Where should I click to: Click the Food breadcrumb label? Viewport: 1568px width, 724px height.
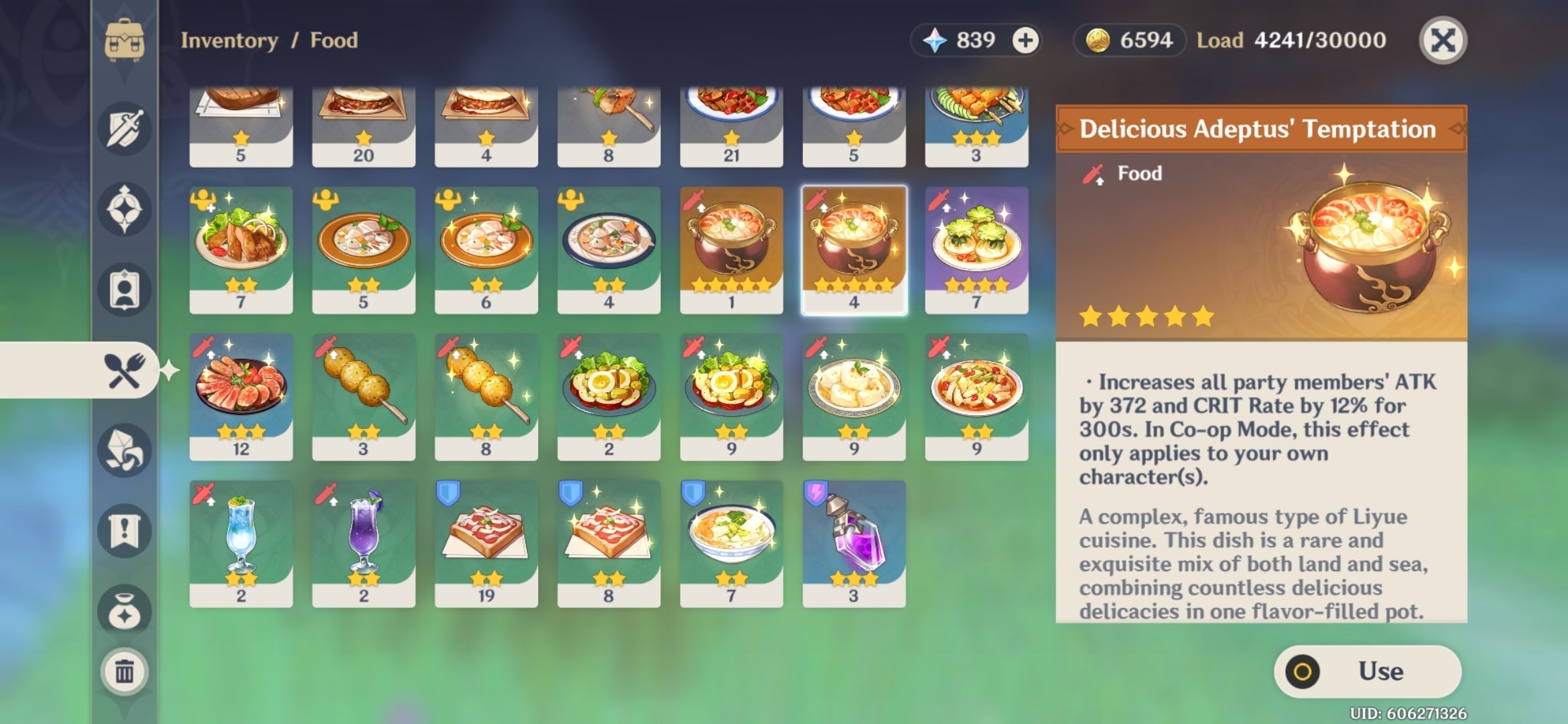pos(333,40)
